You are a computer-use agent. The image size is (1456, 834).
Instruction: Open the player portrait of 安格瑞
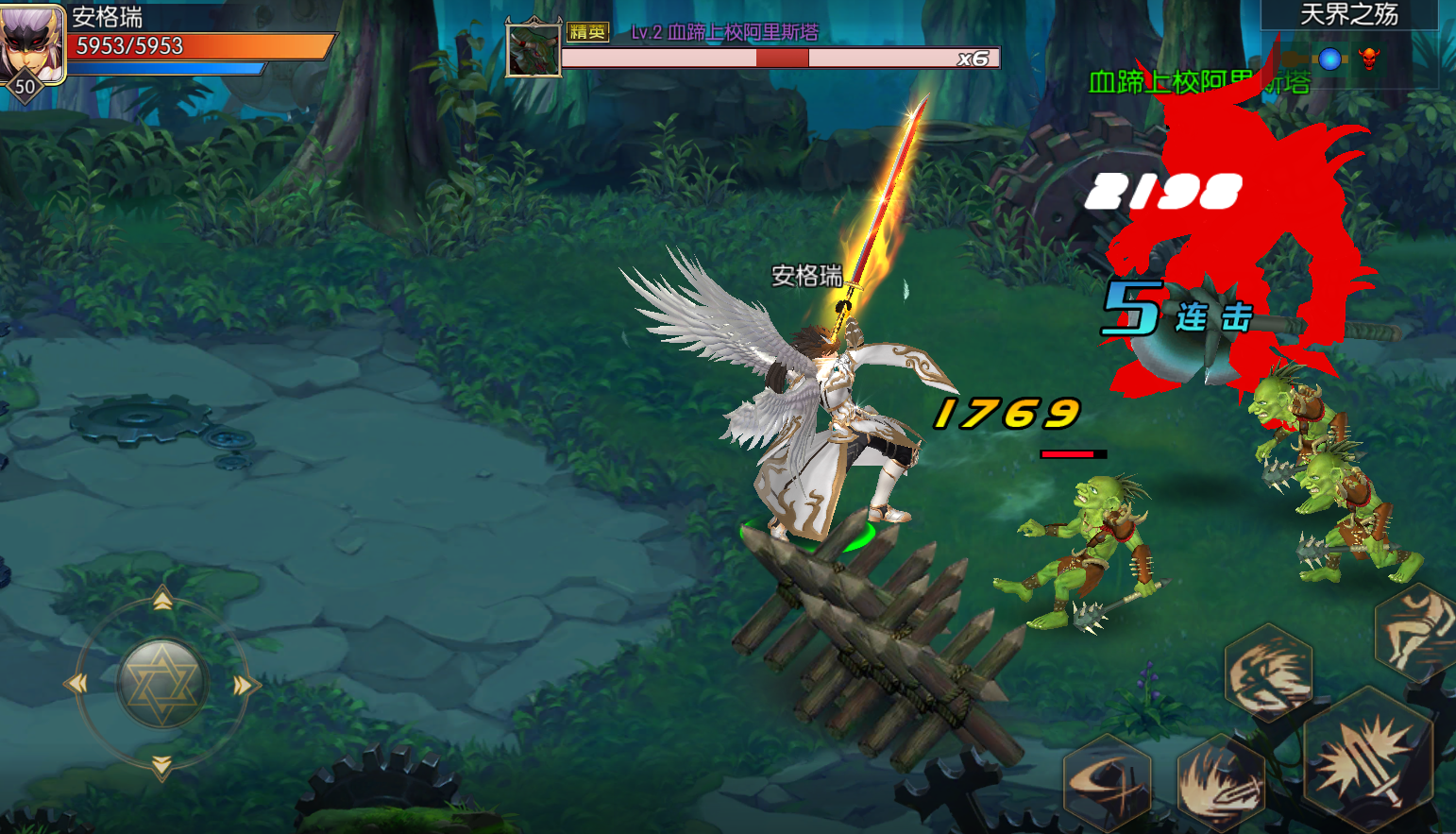pos(30,43)
